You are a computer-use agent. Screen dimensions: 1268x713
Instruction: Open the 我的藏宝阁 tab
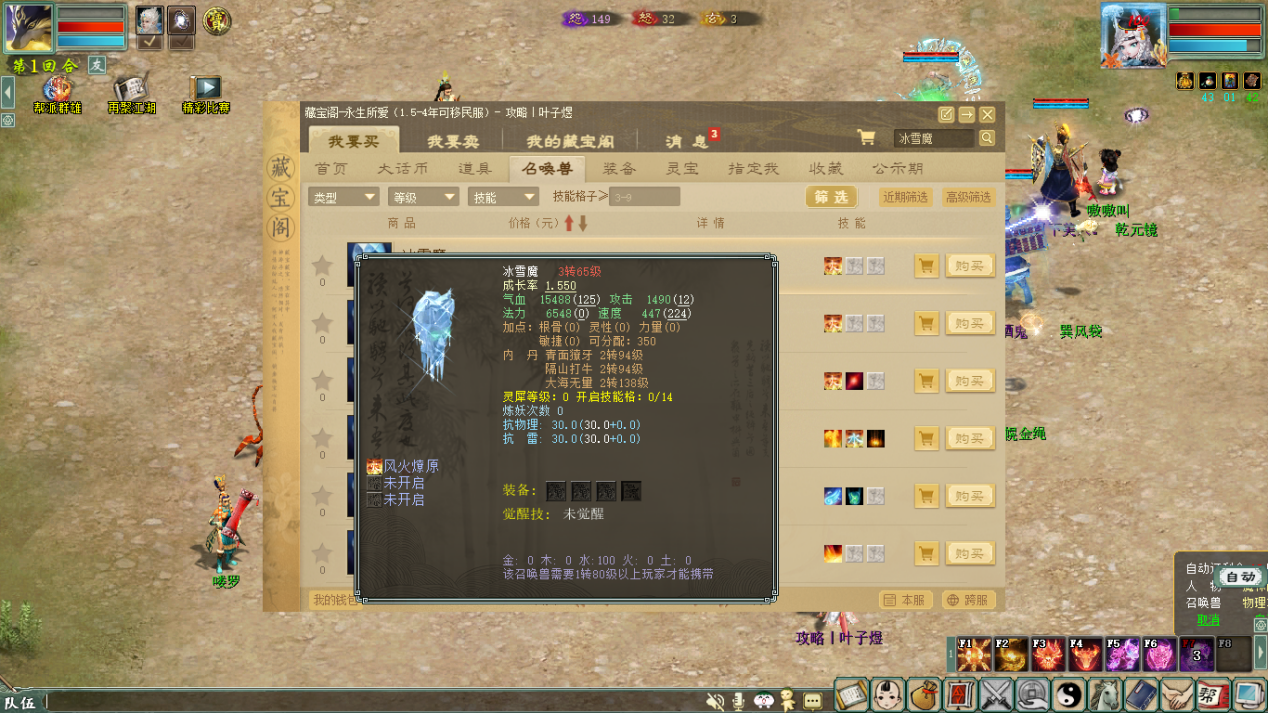click(x=570, y=141)
